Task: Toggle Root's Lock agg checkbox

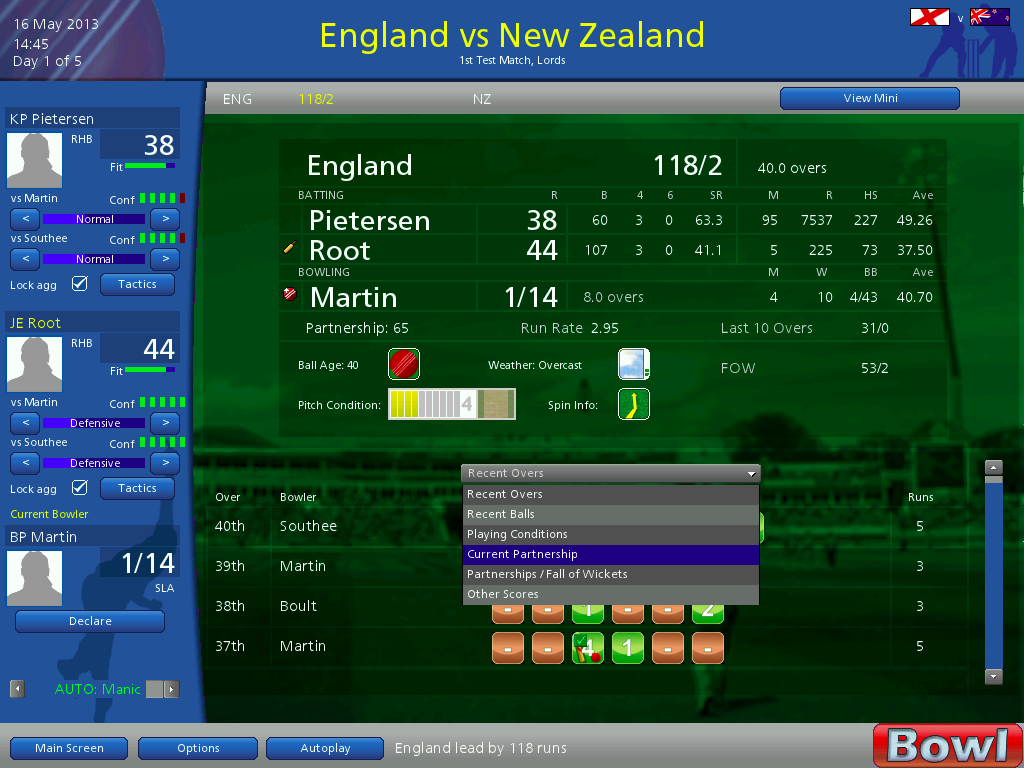Action: [x=80, y=489]
